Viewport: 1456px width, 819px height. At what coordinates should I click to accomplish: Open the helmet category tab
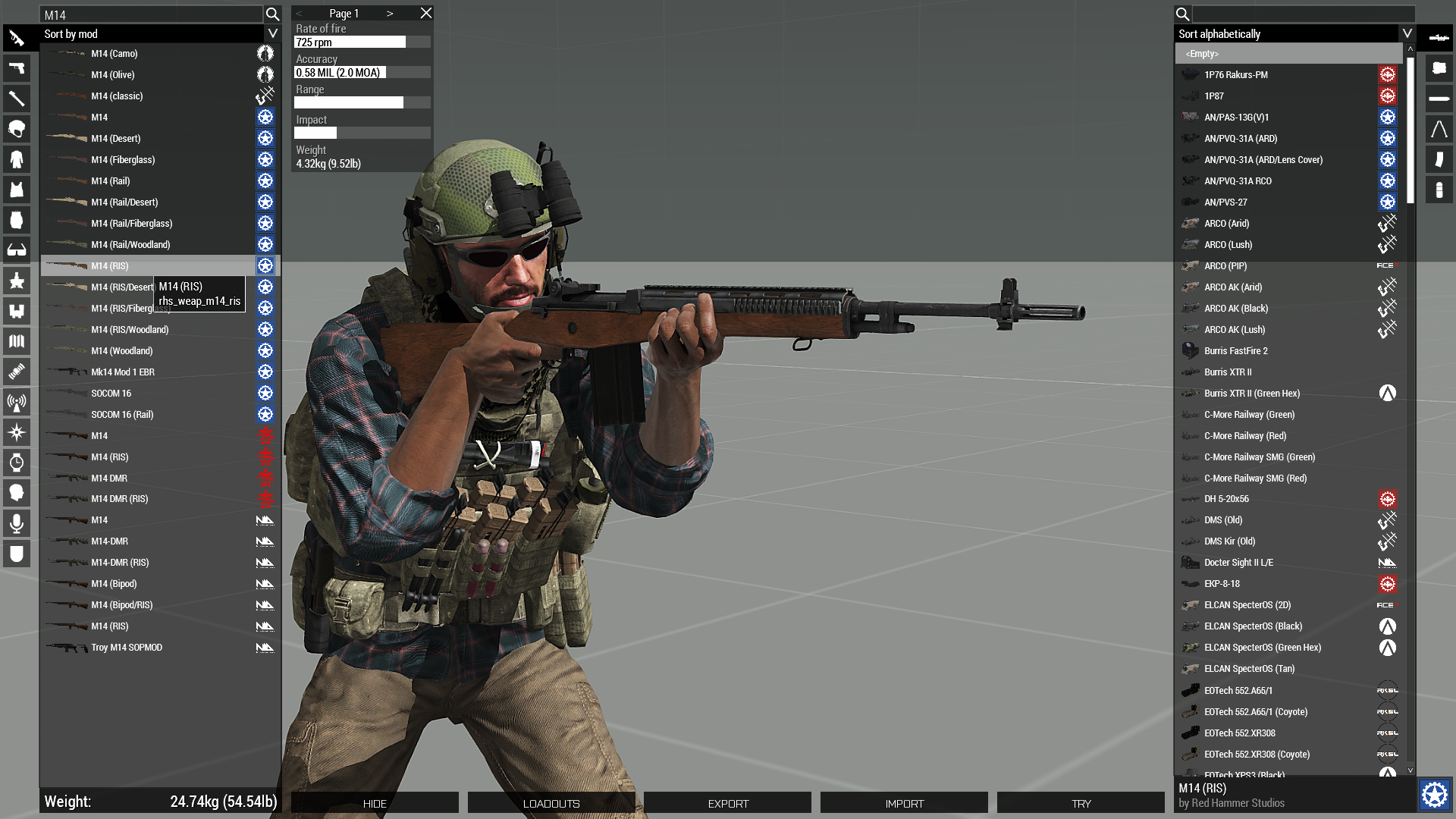point(17,129)
